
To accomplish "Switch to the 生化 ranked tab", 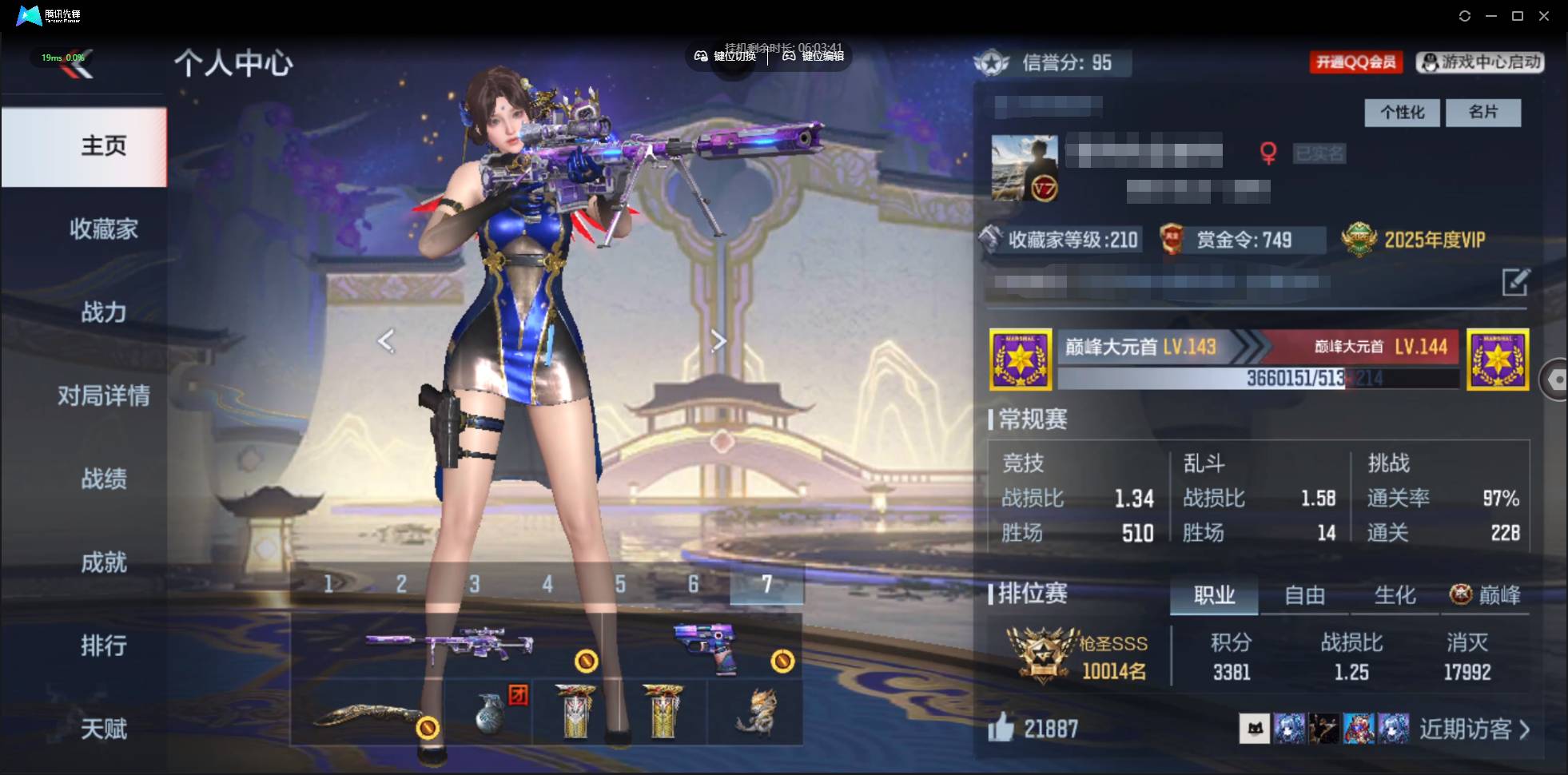I will coord(1395,595).
